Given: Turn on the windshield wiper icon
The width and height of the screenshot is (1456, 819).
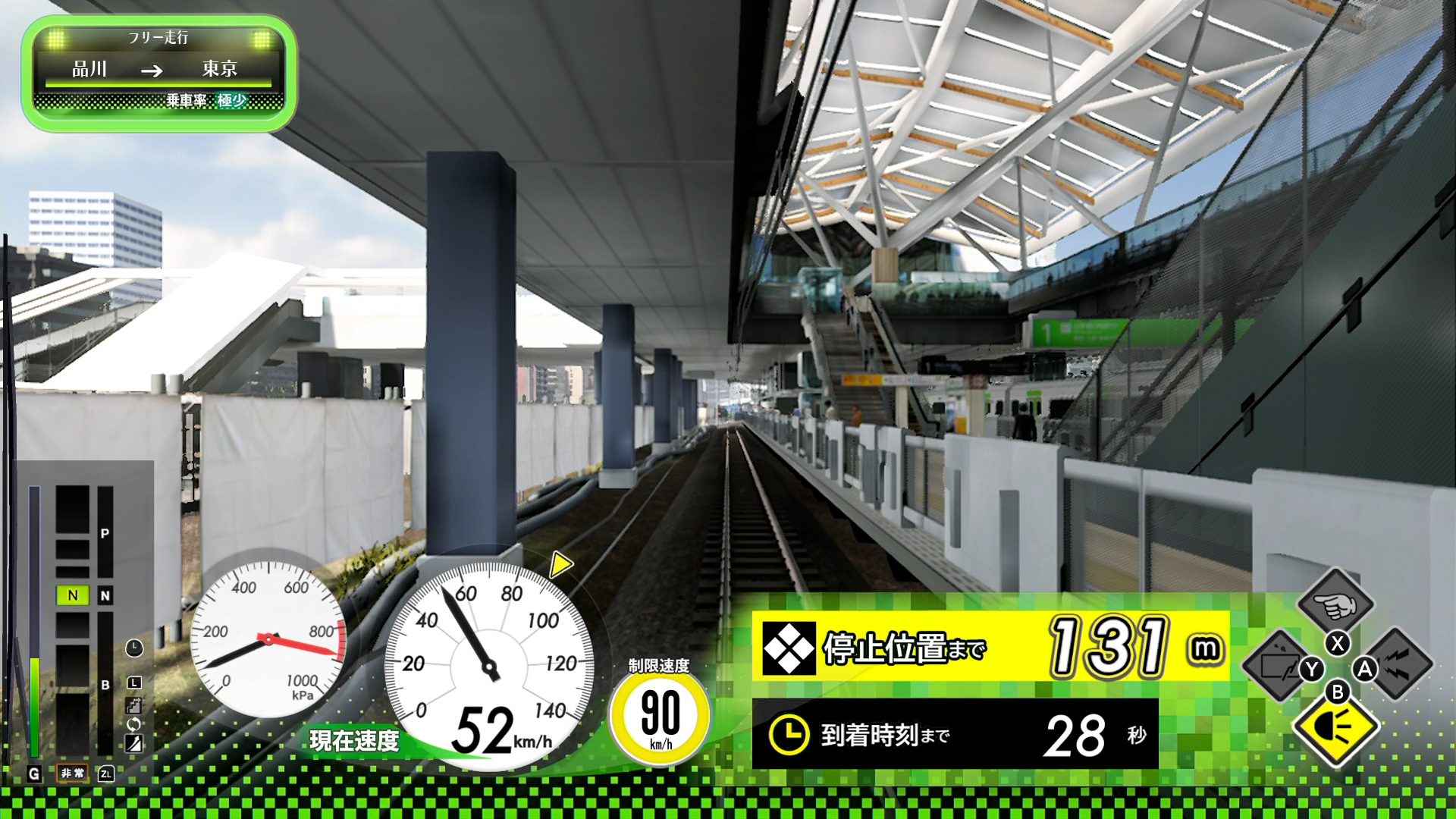Looking at the screenshot, I should (1279, 667).
